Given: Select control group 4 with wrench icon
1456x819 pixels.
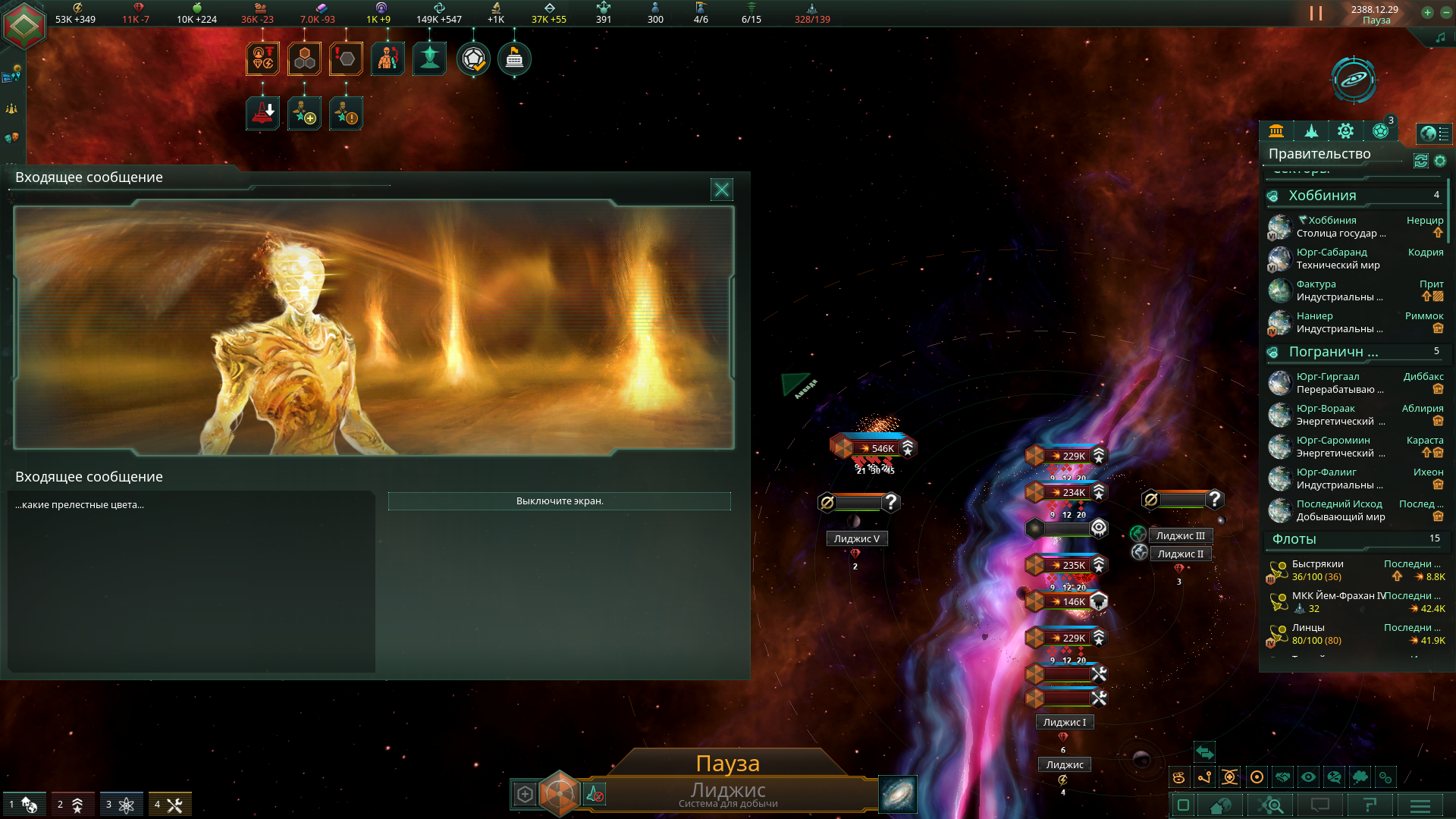Looking at the screenshot, I should coord(169,805).
